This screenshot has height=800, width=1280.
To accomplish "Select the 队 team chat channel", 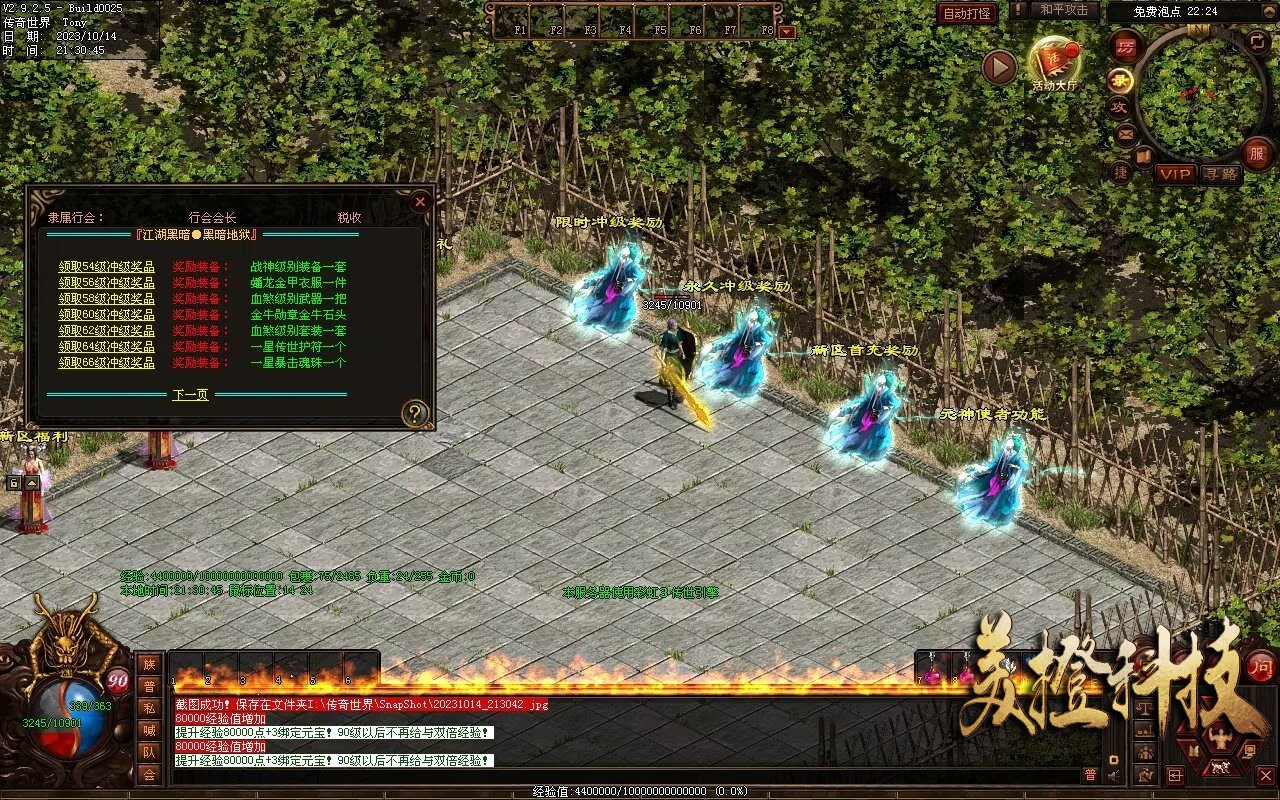I will pyautogui.click(x=149, y=752).
